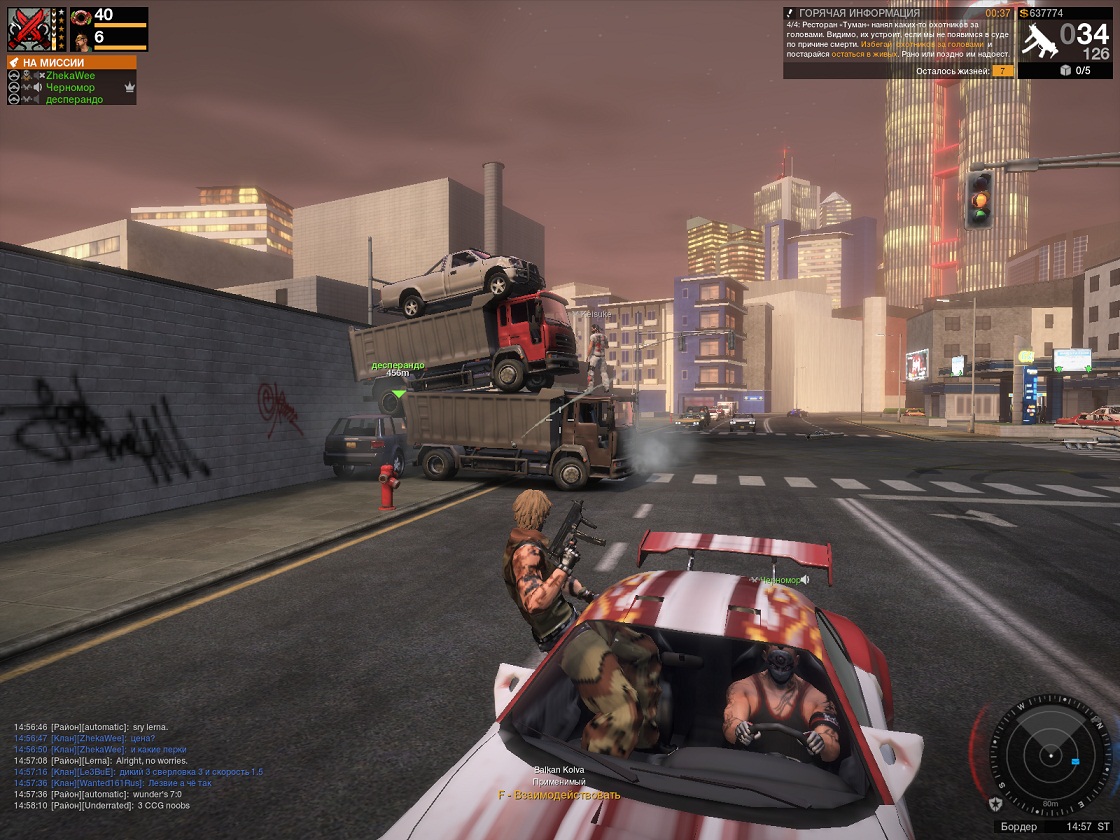Select teammate Черномор in the group list

68,87
